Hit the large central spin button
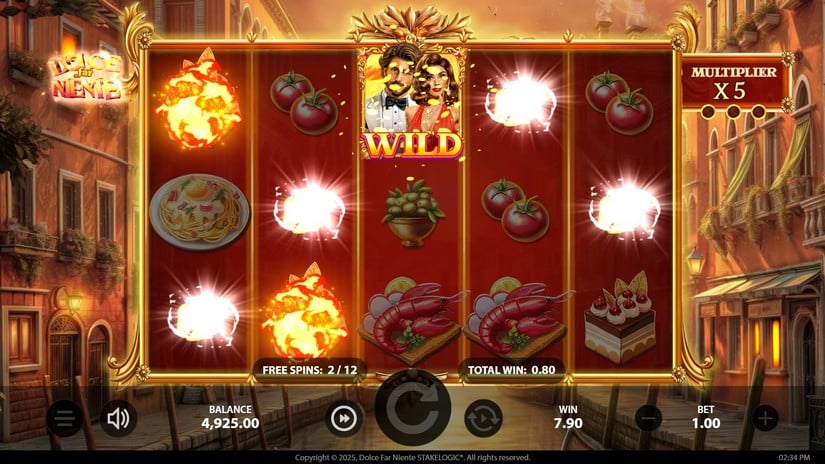This screenshot has width=825, height=464. coord(413,418)
